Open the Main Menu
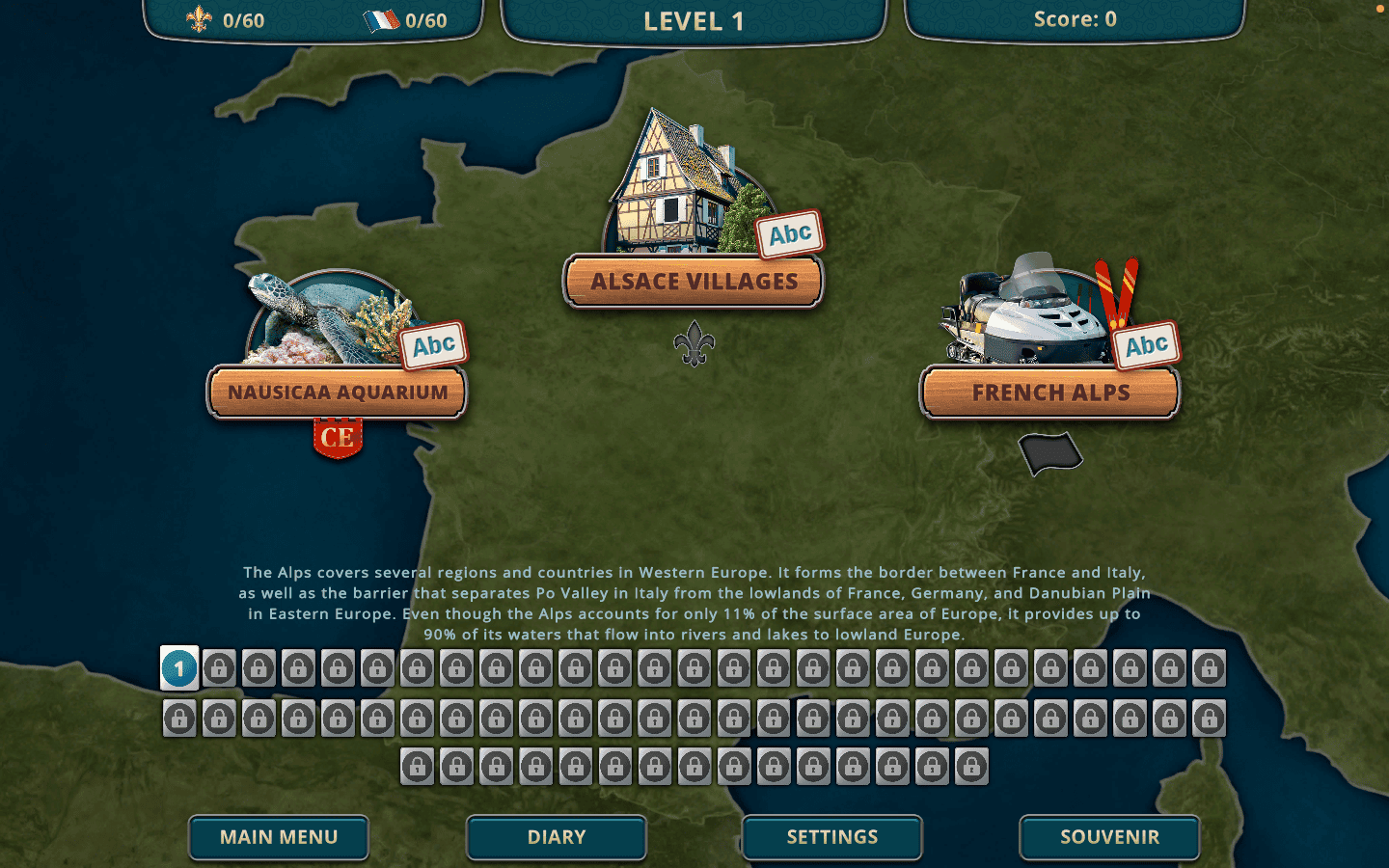 279,837
